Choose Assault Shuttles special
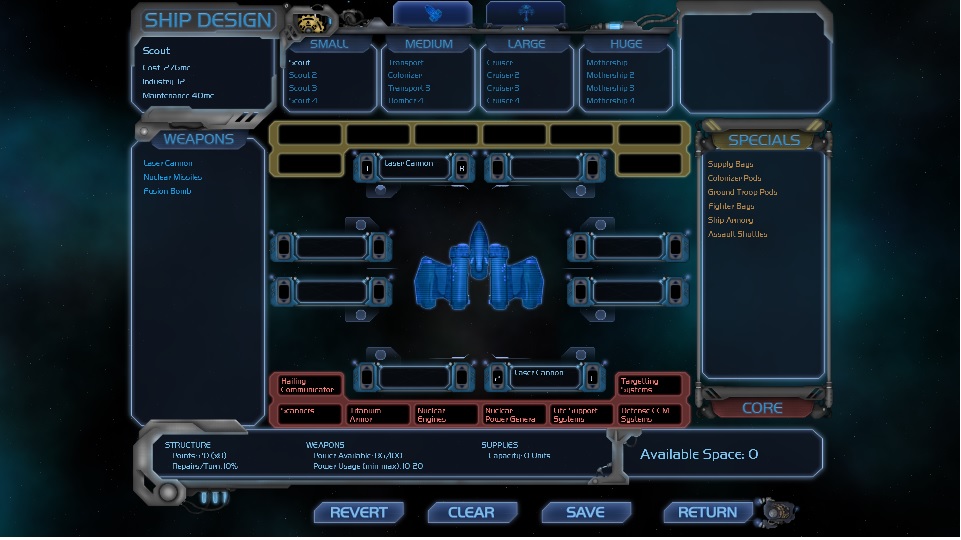This screenshot has height=540, width=961. [737, 234]
